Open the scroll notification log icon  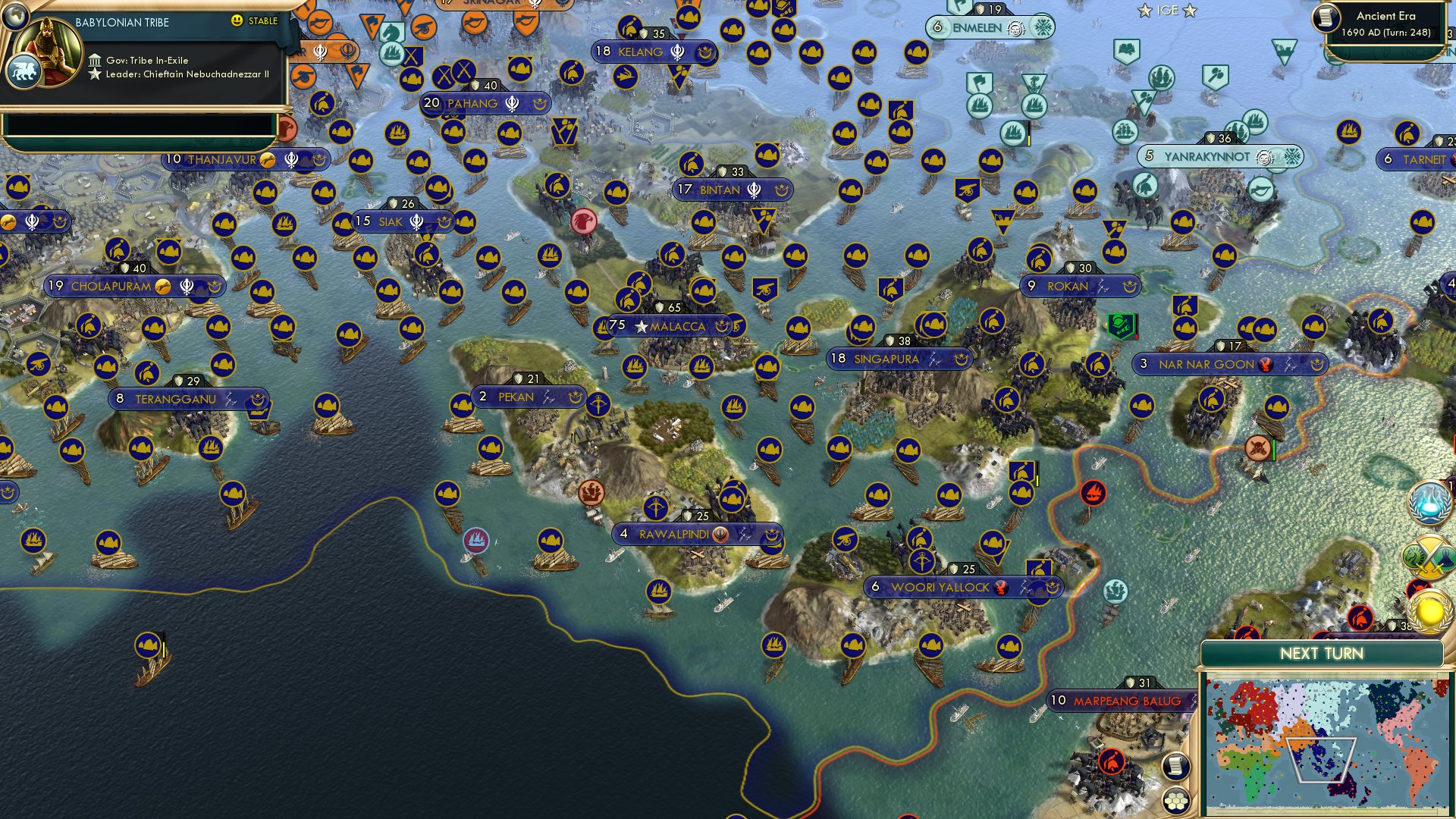[x=1175, y=764]
